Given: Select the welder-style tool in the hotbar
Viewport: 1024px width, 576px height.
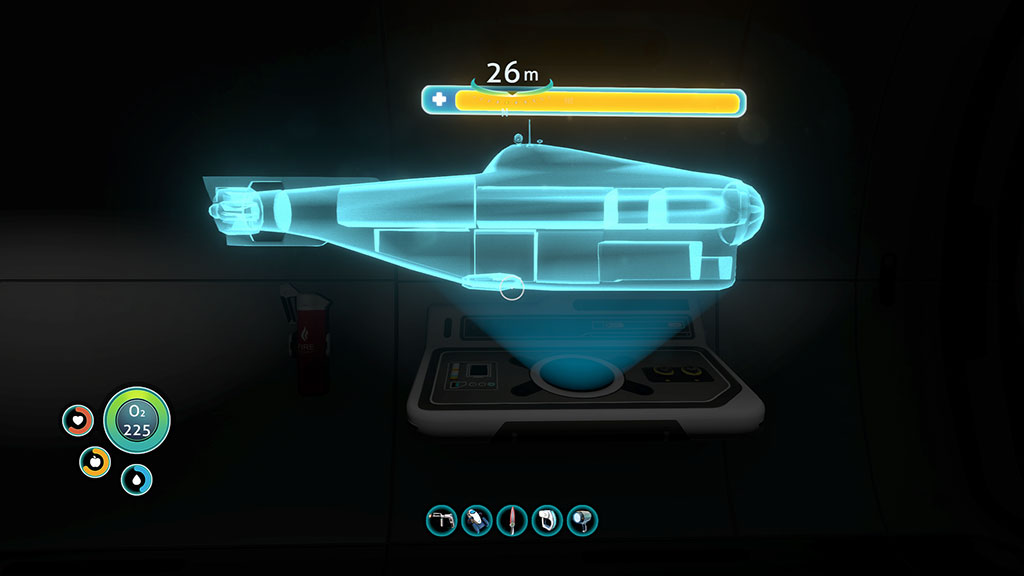Looking at the screenshot, I should 440,520.
